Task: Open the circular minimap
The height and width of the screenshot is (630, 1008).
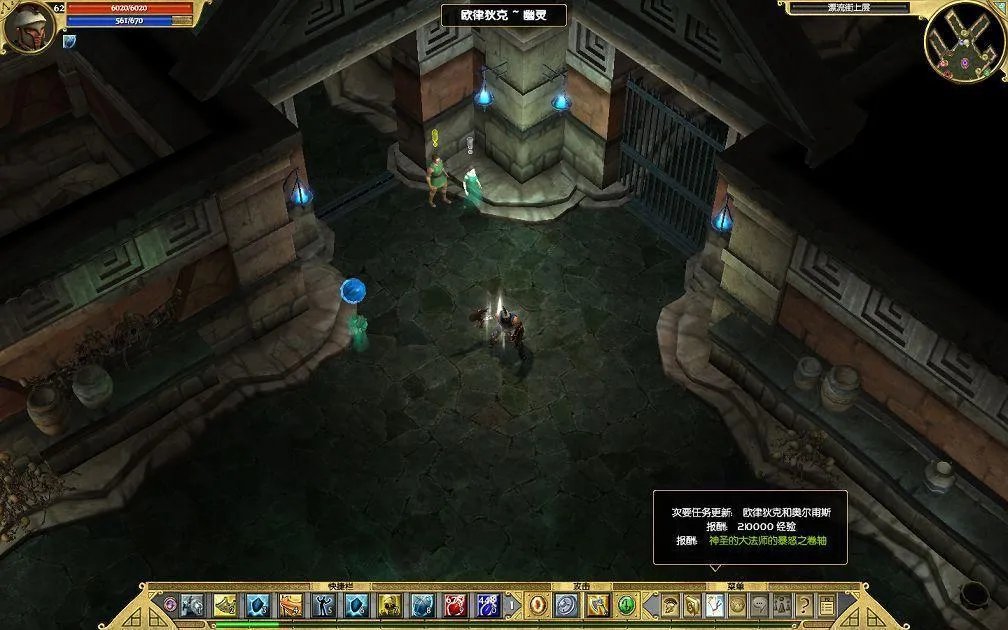Action: click(x=964, y=41)
